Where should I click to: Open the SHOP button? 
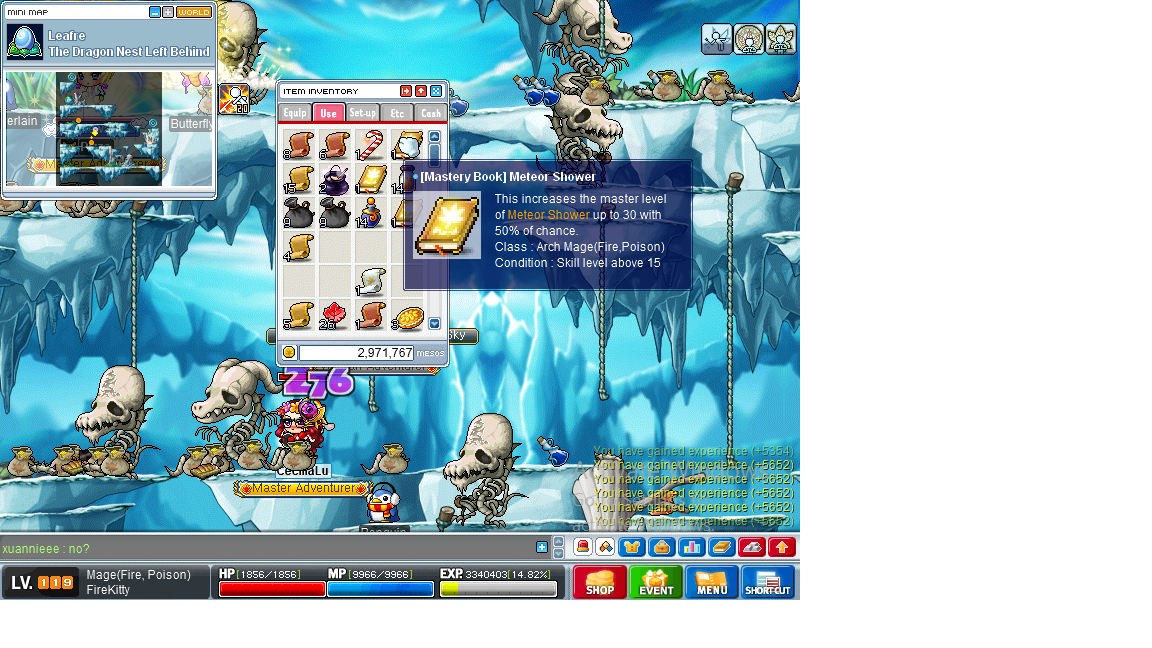pos(600,582)
